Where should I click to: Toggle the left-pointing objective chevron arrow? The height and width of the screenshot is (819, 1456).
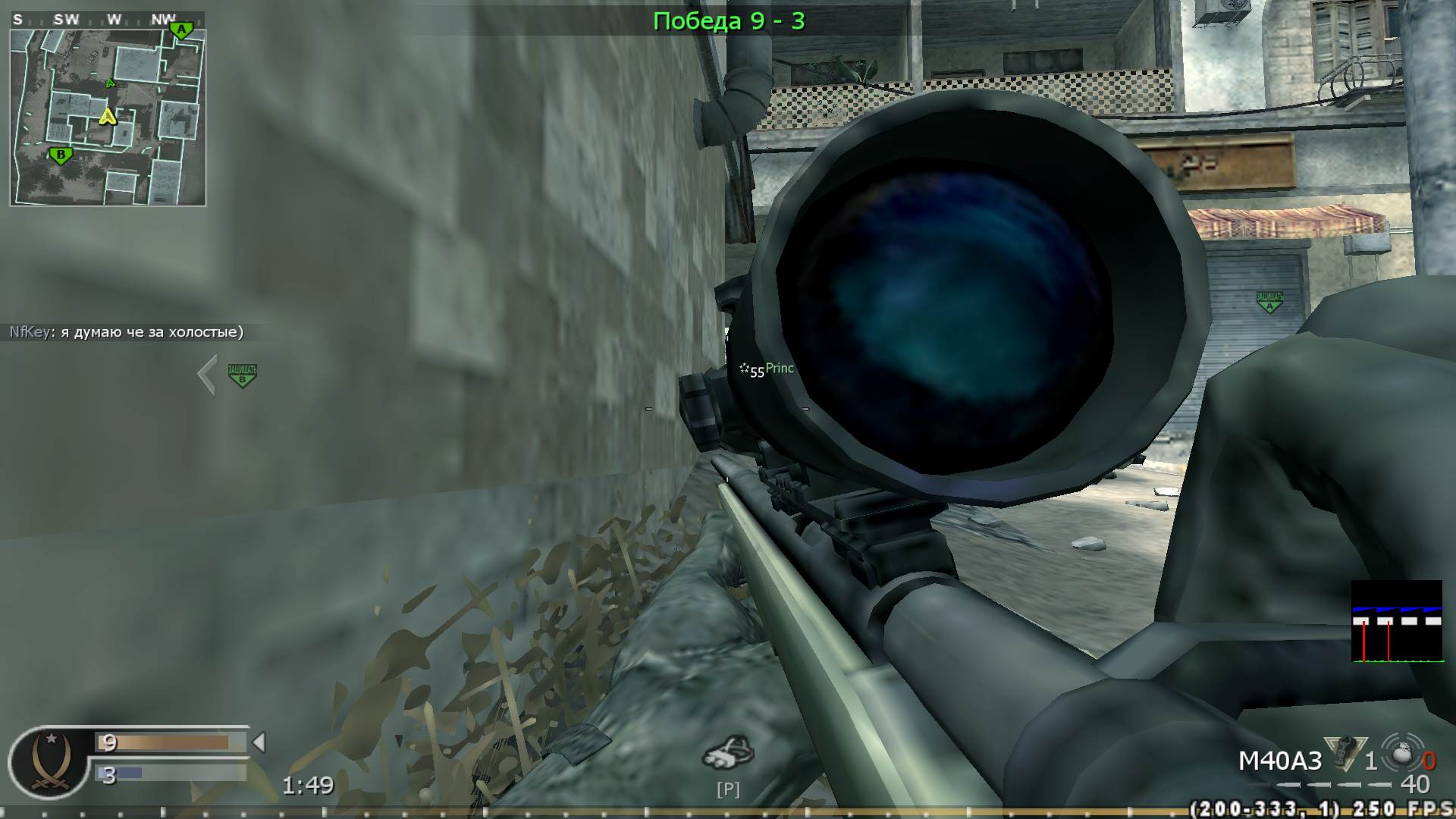(x=205, y=373)
